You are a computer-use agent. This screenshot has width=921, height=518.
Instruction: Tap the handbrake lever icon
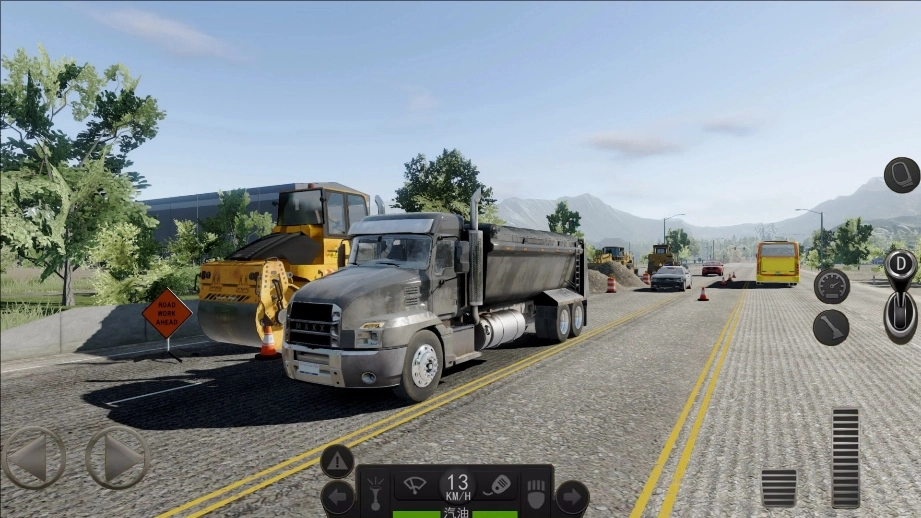[830, 328]
